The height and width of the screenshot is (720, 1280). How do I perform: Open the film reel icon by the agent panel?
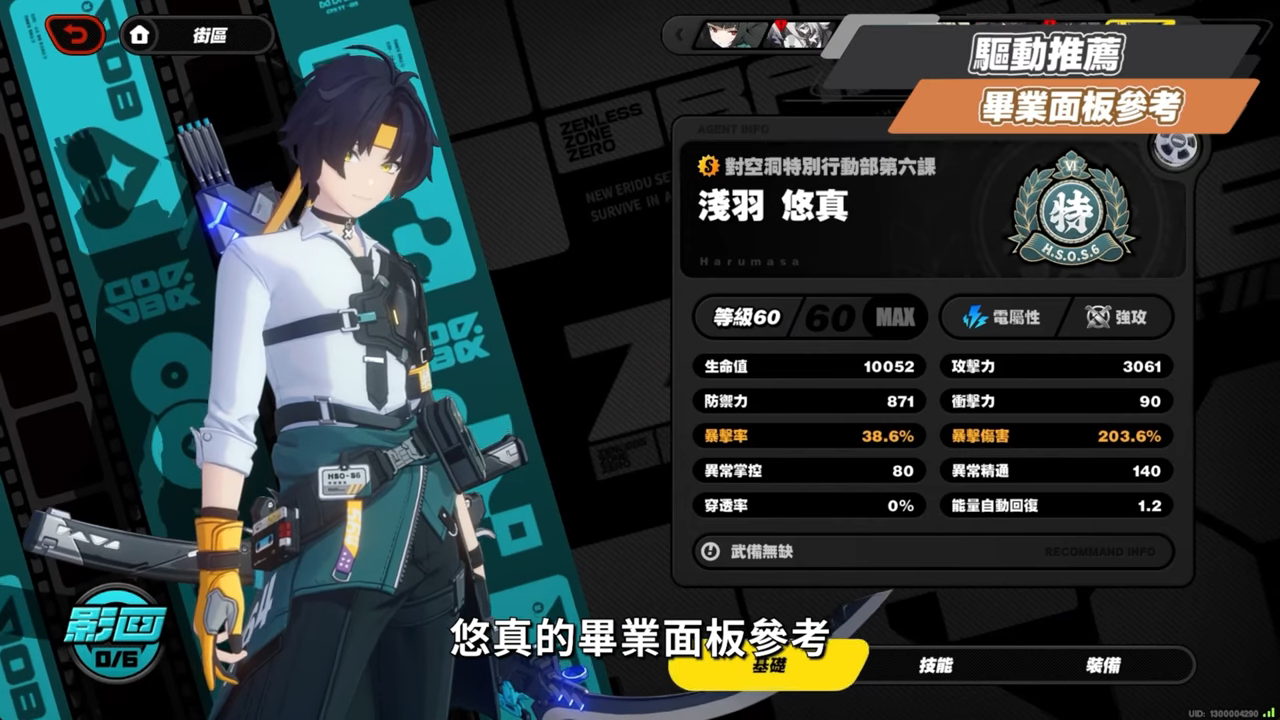(x=1173, y=148)
